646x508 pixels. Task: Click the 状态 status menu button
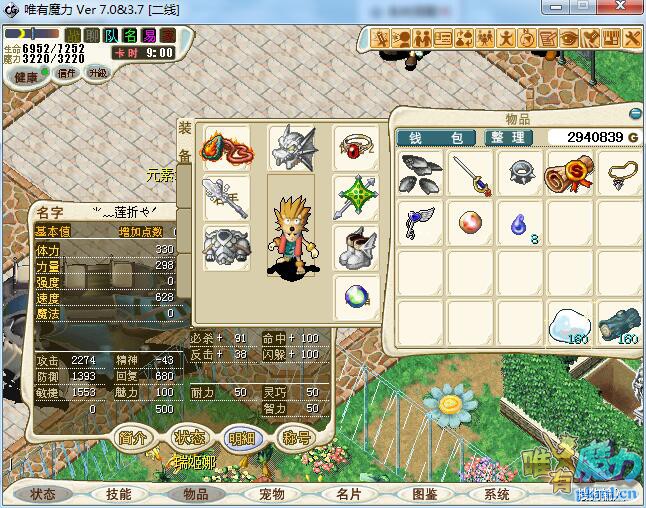tap(43, 494)
